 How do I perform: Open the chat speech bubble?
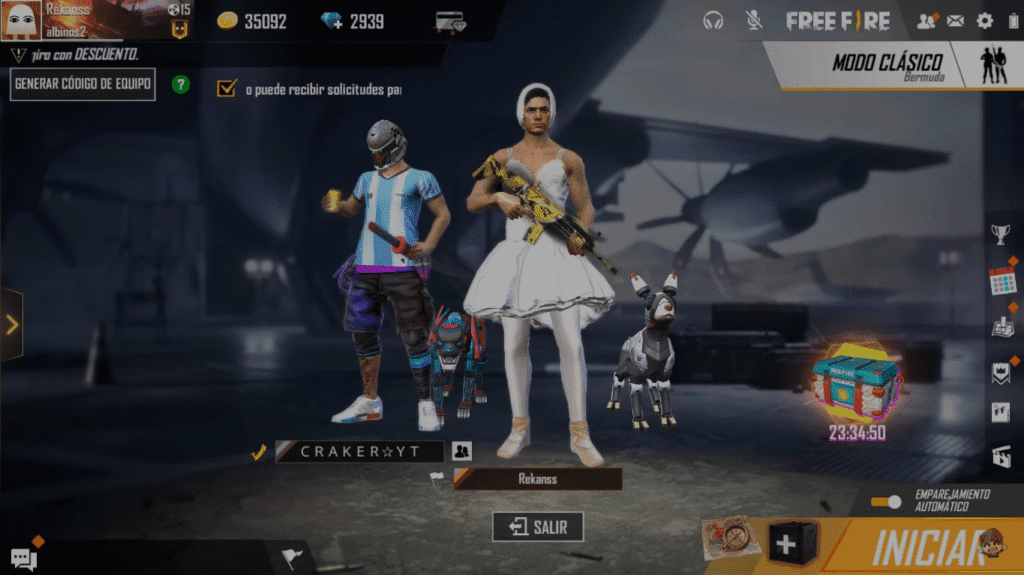[x=22, y=558]
